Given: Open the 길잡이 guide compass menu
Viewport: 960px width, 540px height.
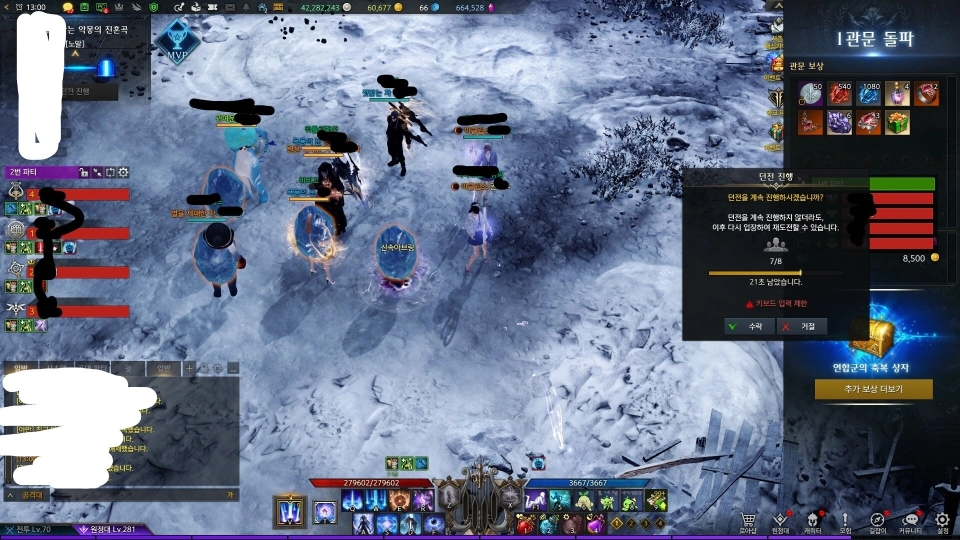Looking at the screenshot, I should pyautogui.click(x=877, y=521).
